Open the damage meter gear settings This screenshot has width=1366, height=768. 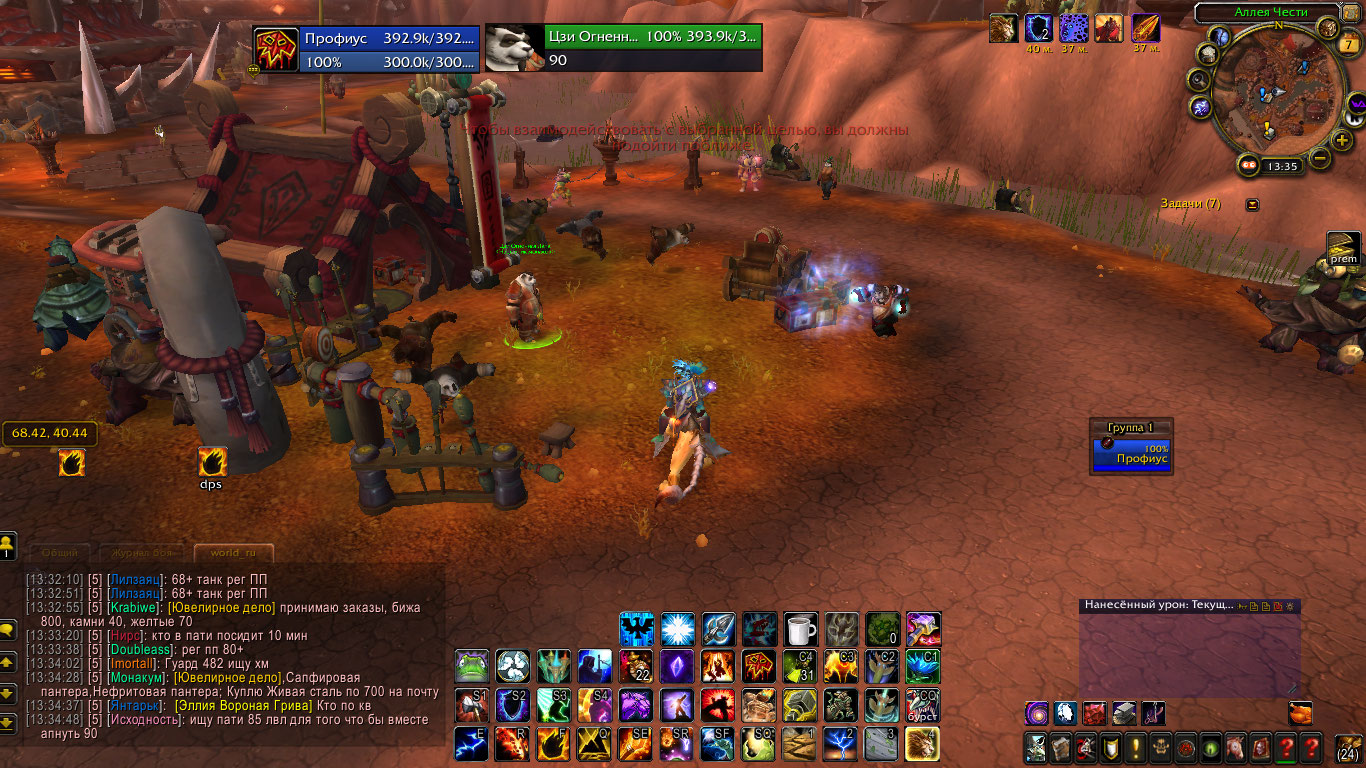click(1290, 606)
